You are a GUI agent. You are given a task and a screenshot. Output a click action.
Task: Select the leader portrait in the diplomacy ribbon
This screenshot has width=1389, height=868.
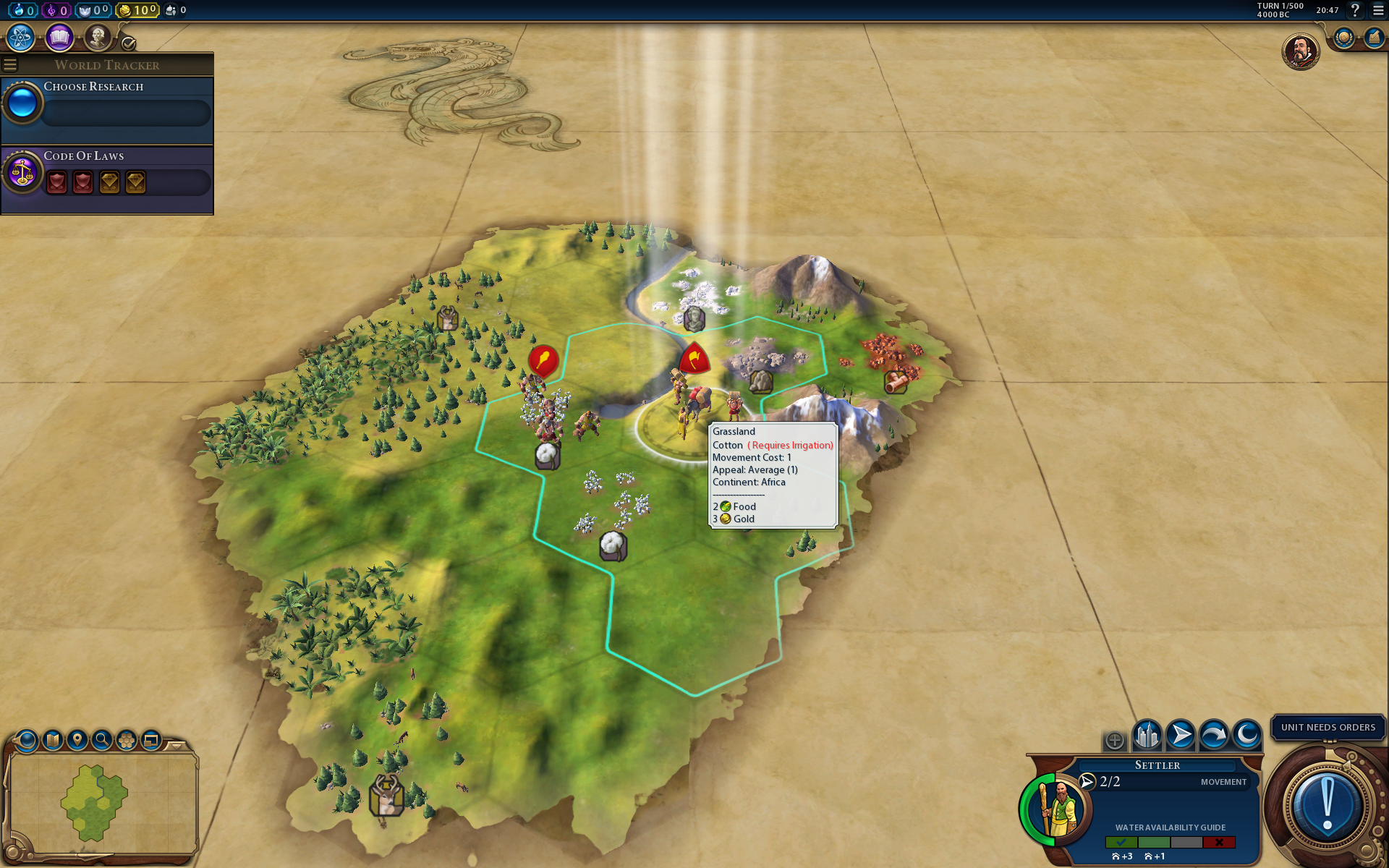pos(1300,52)
